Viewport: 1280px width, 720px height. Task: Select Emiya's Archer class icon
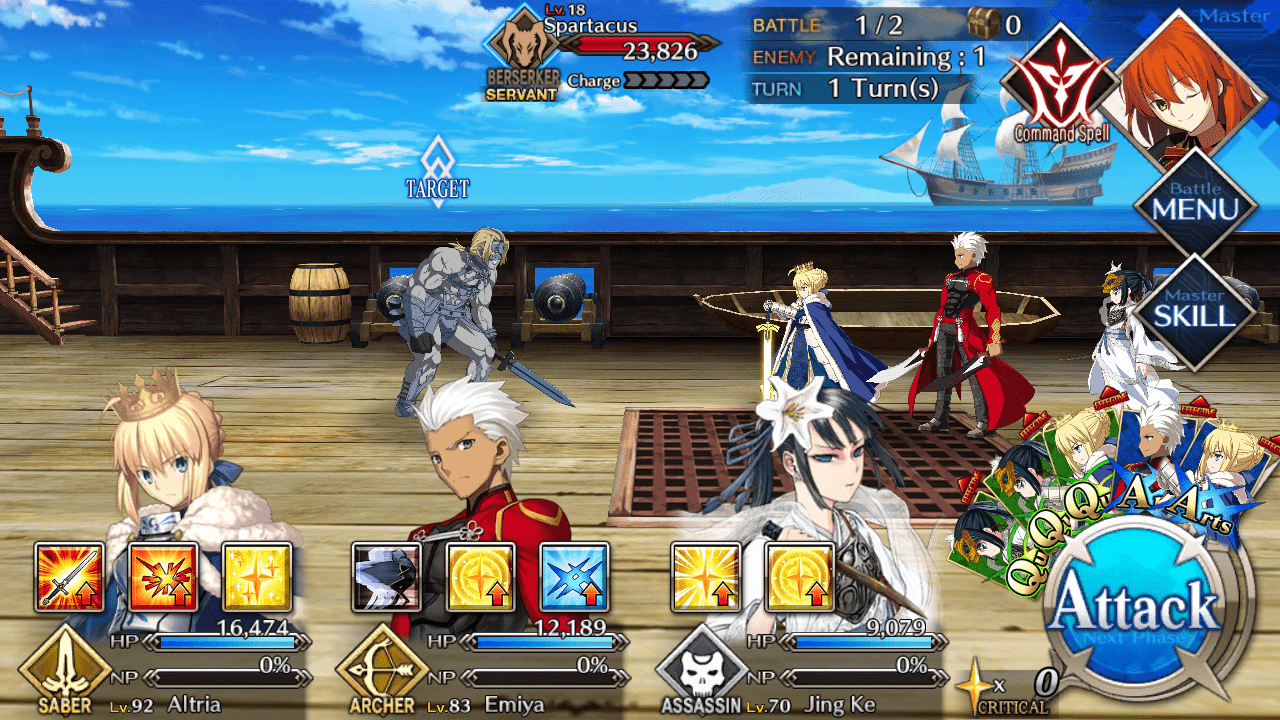pyautogui.click(x=381, y=670)
